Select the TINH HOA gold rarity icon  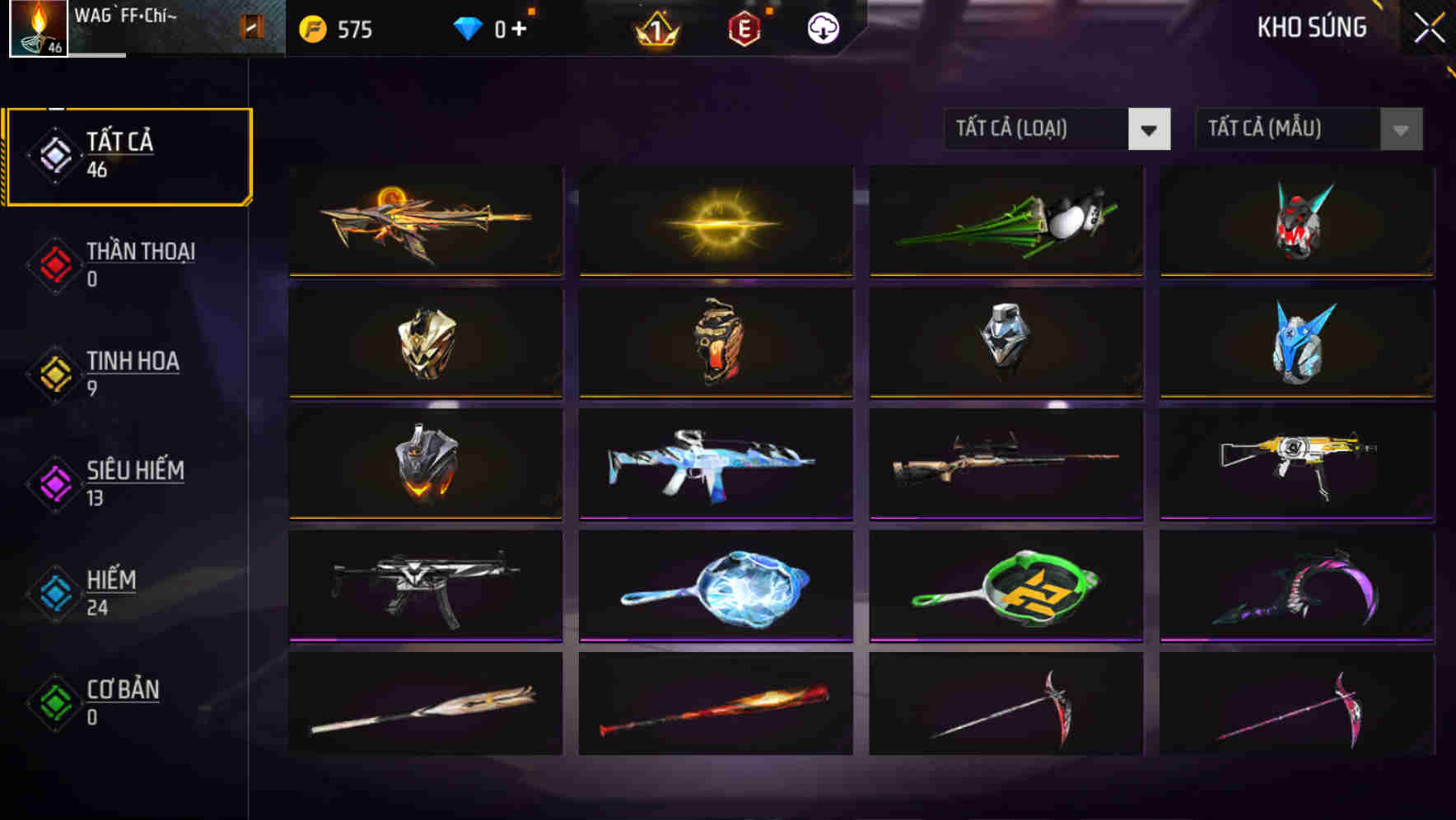(x=54, y=375)
